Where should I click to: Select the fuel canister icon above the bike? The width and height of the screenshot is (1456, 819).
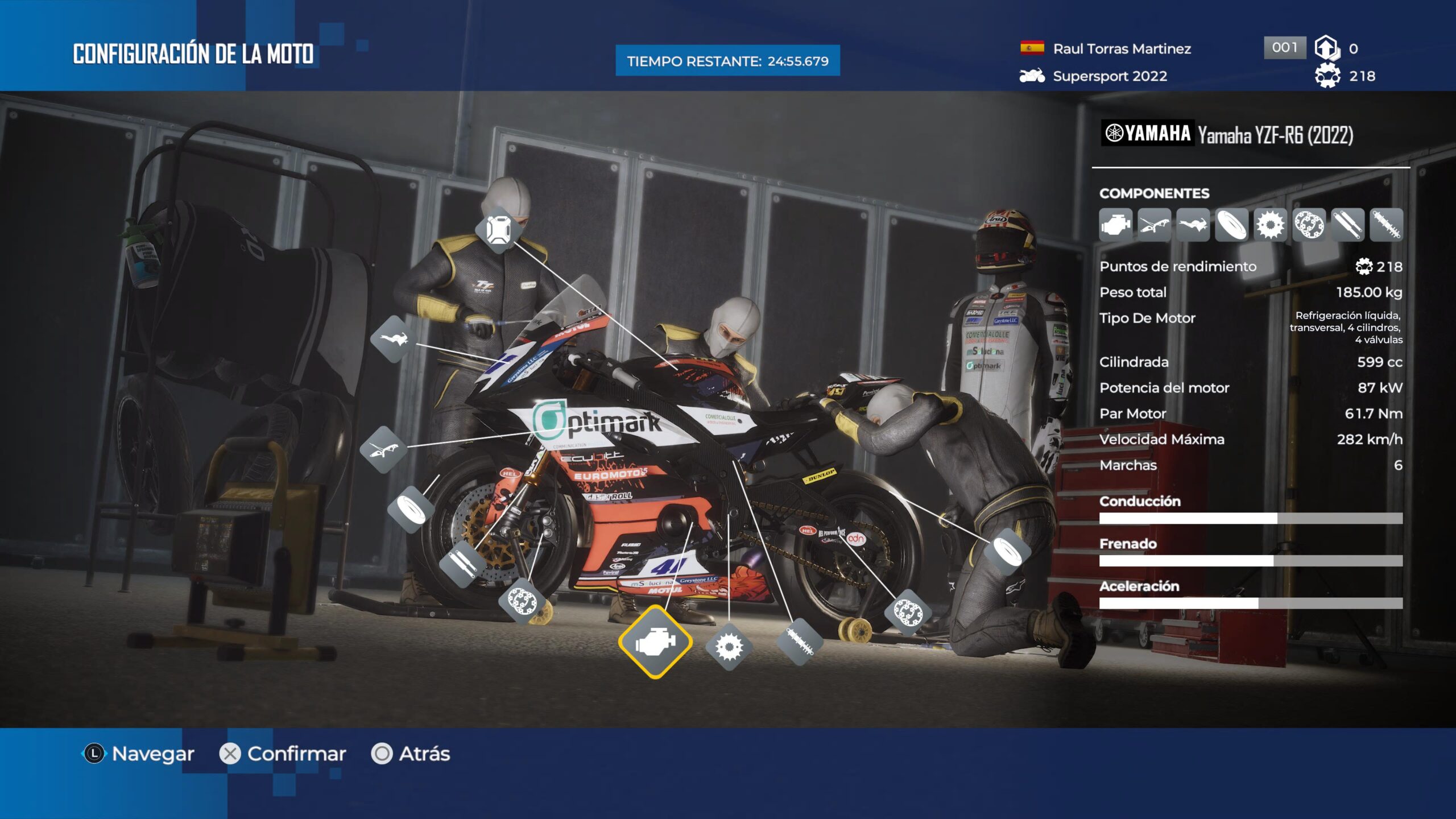[498, 230]
